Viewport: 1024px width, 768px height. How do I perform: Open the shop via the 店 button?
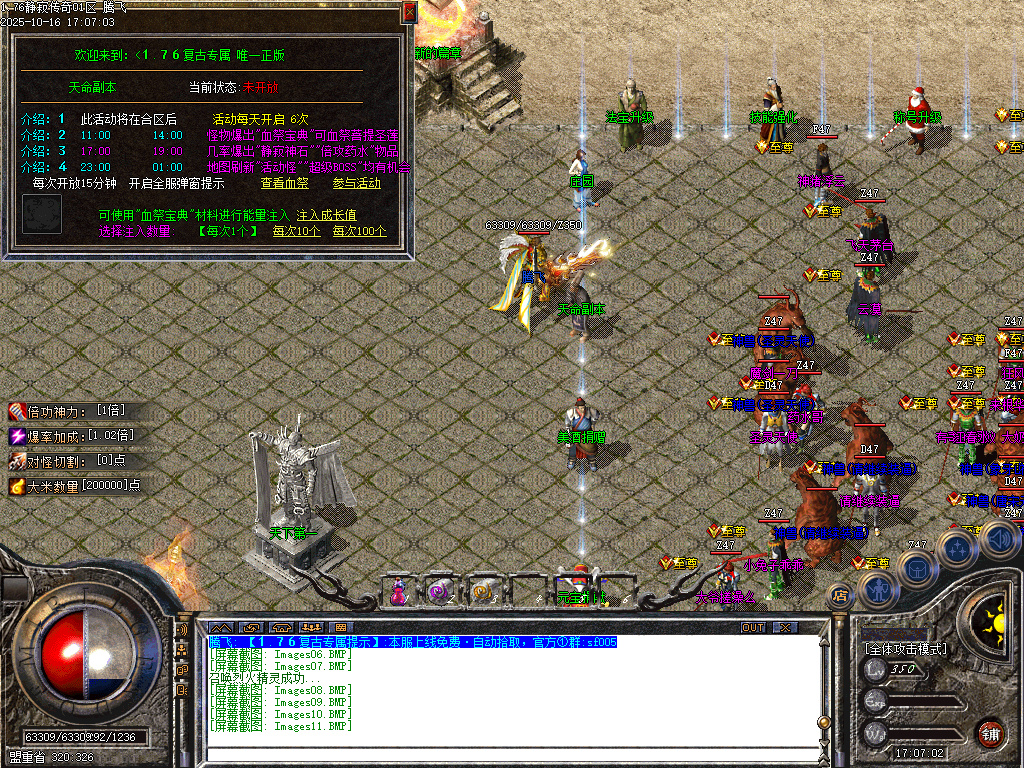tap(840, 596)
